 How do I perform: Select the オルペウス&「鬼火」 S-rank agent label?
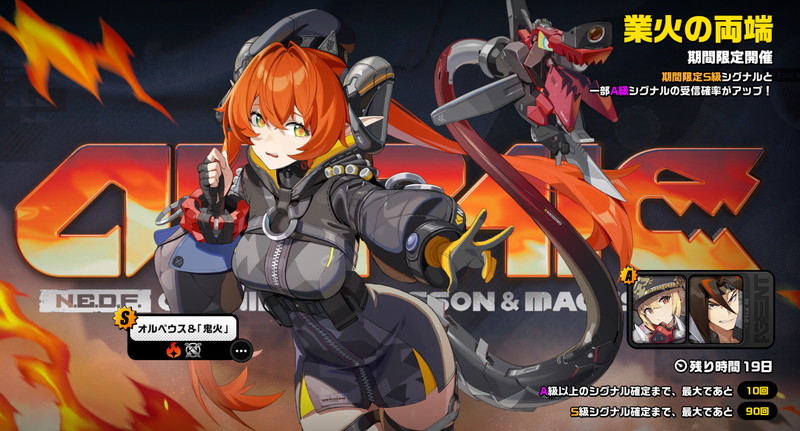[181, 330]
